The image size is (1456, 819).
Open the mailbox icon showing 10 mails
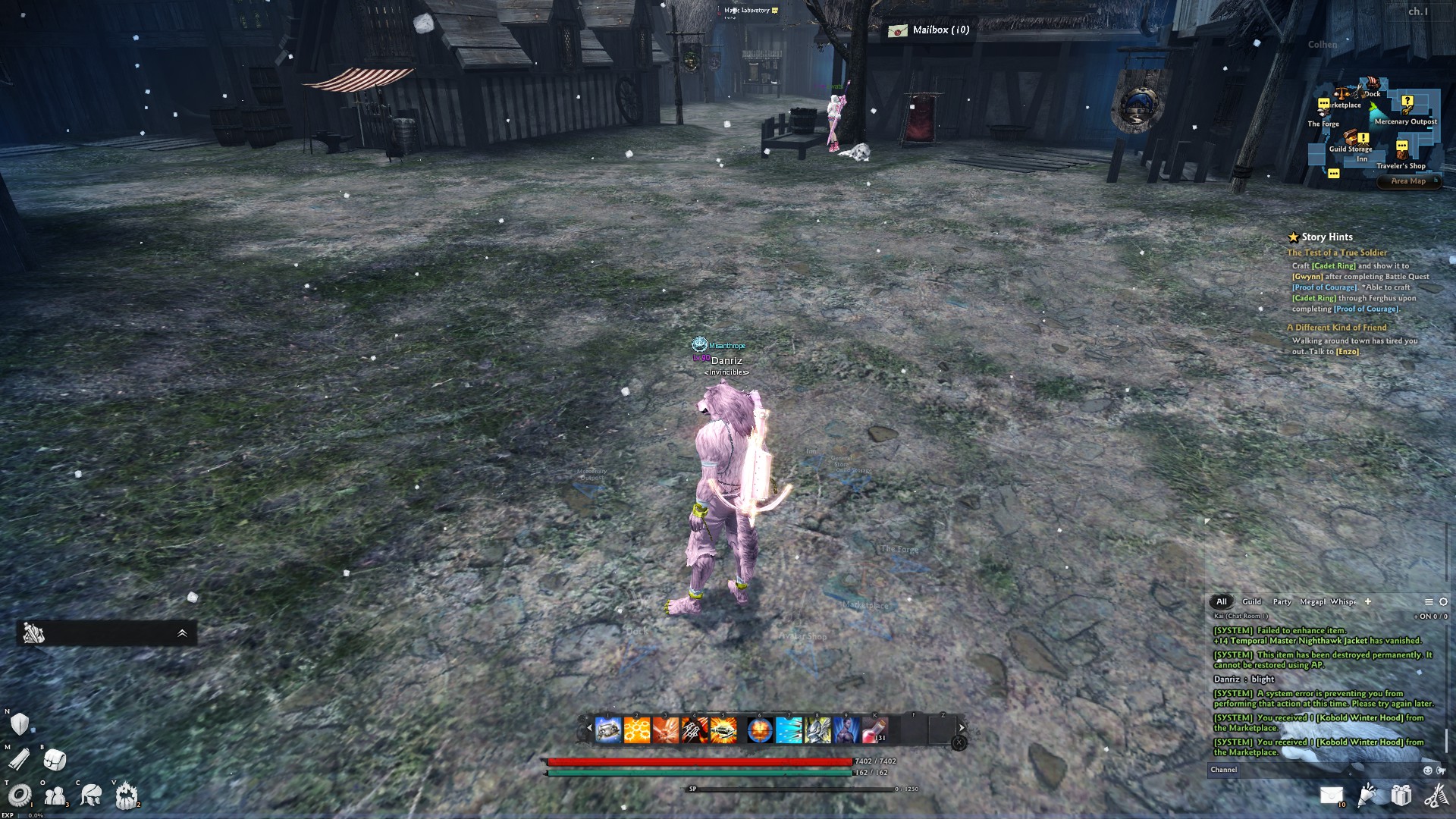click(x=1332, y=795)
